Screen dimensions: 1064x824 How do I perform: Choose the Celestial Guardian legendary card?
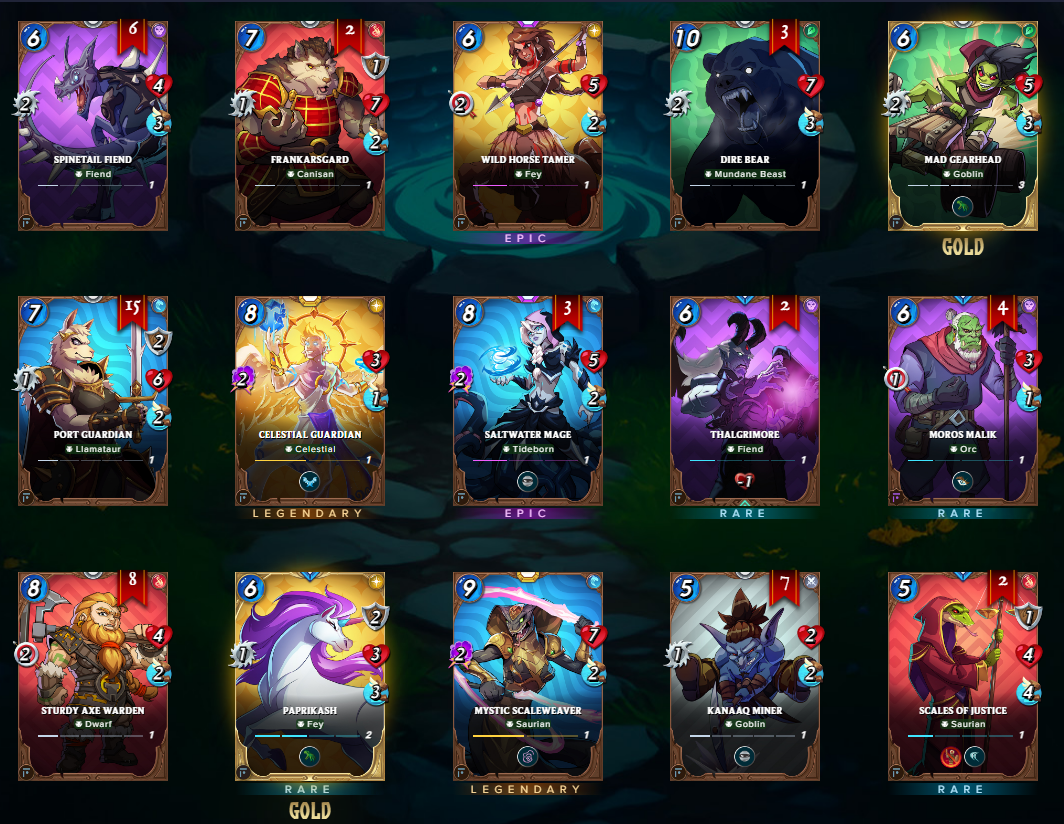coord(310,400)
